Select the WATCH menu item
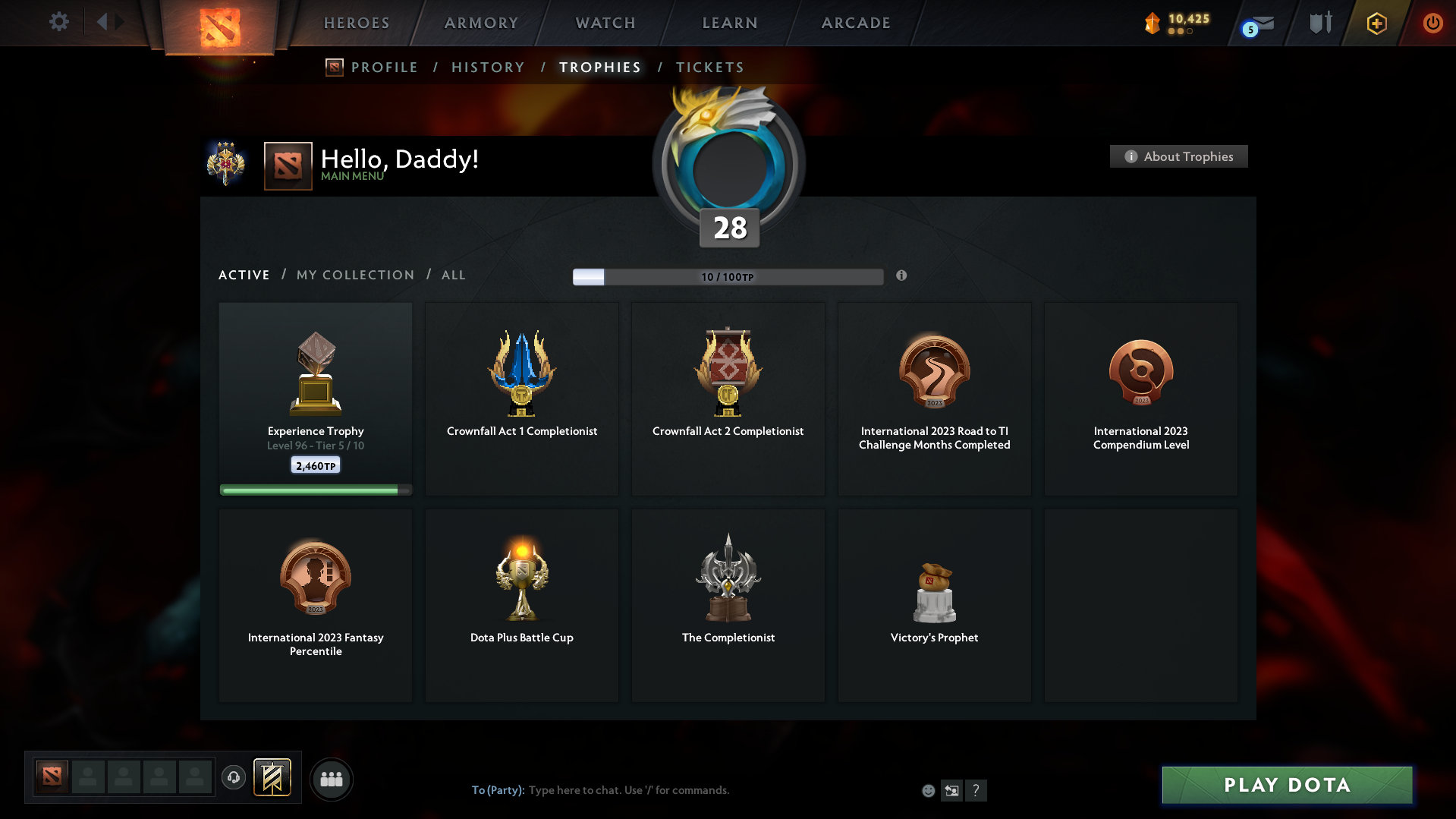The height and width of the screenshot is (819, 1456). [605, 23]
